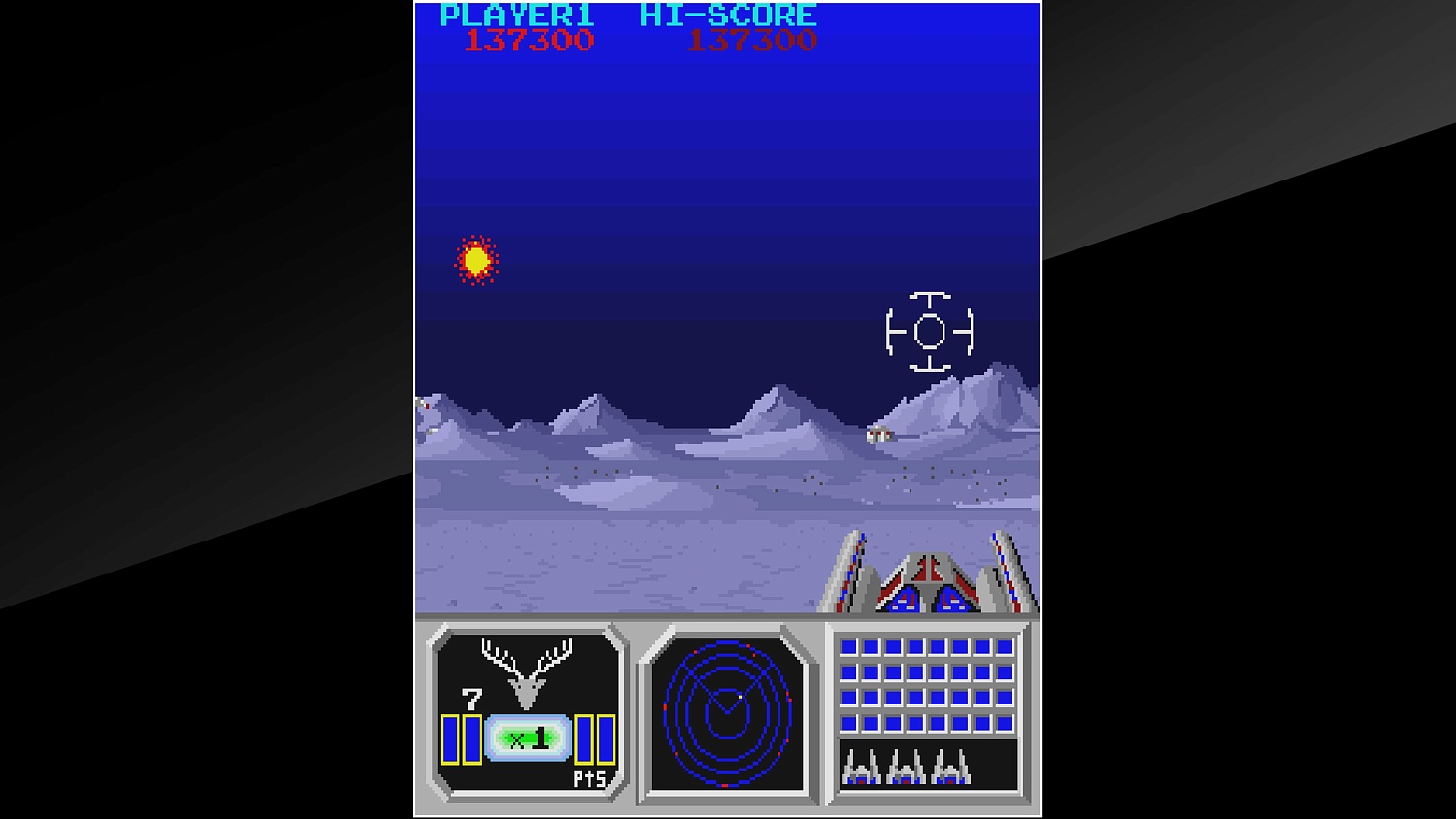Expand the radar display panel
Screen dimensions: 1456x819
point(726,715)
